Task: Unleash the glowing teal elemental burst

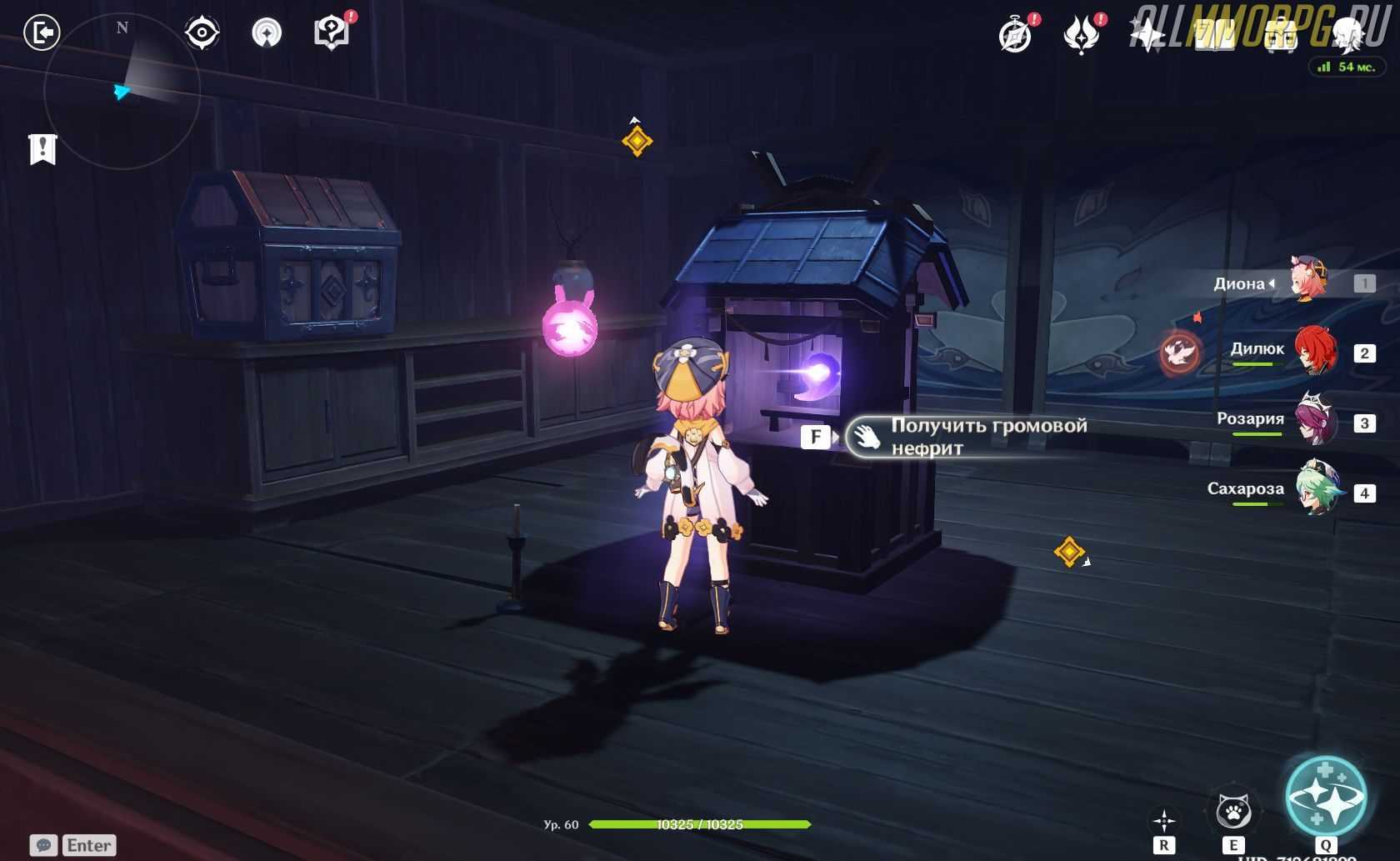Action: tap(1325, 795)
